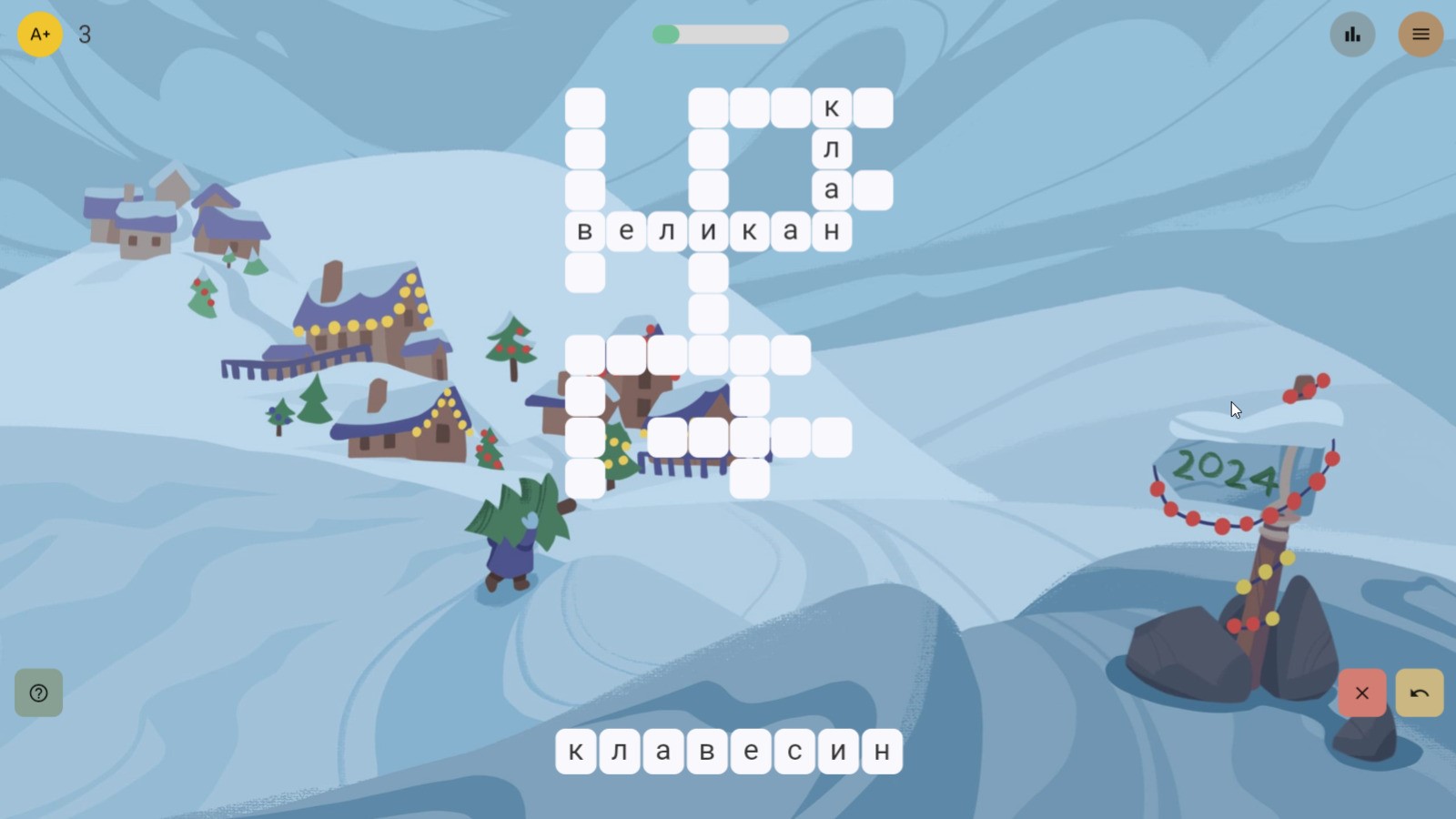Enlarge text using the A+ icon

pyautogui.click(x=39, y=35)
